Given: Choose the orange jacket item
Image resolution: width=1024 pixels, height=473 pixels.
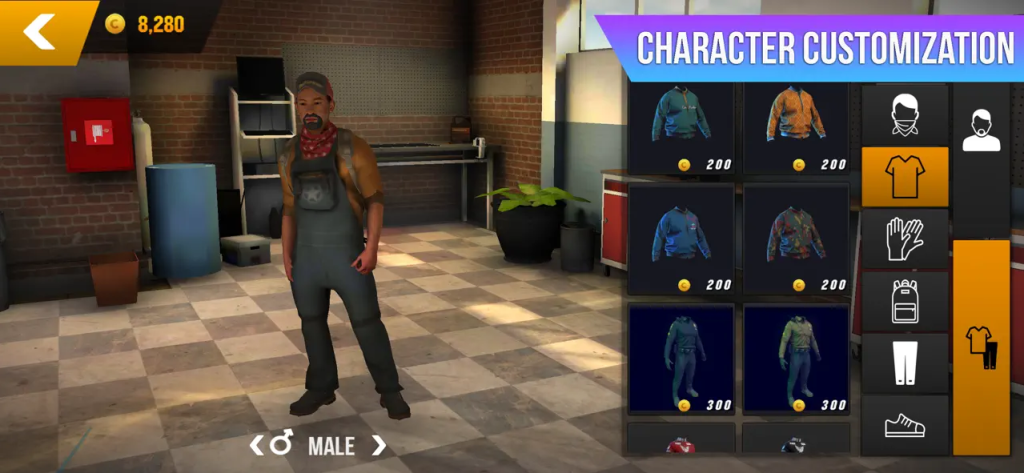Looking at the screenshot, I should (x=795, y=128).
